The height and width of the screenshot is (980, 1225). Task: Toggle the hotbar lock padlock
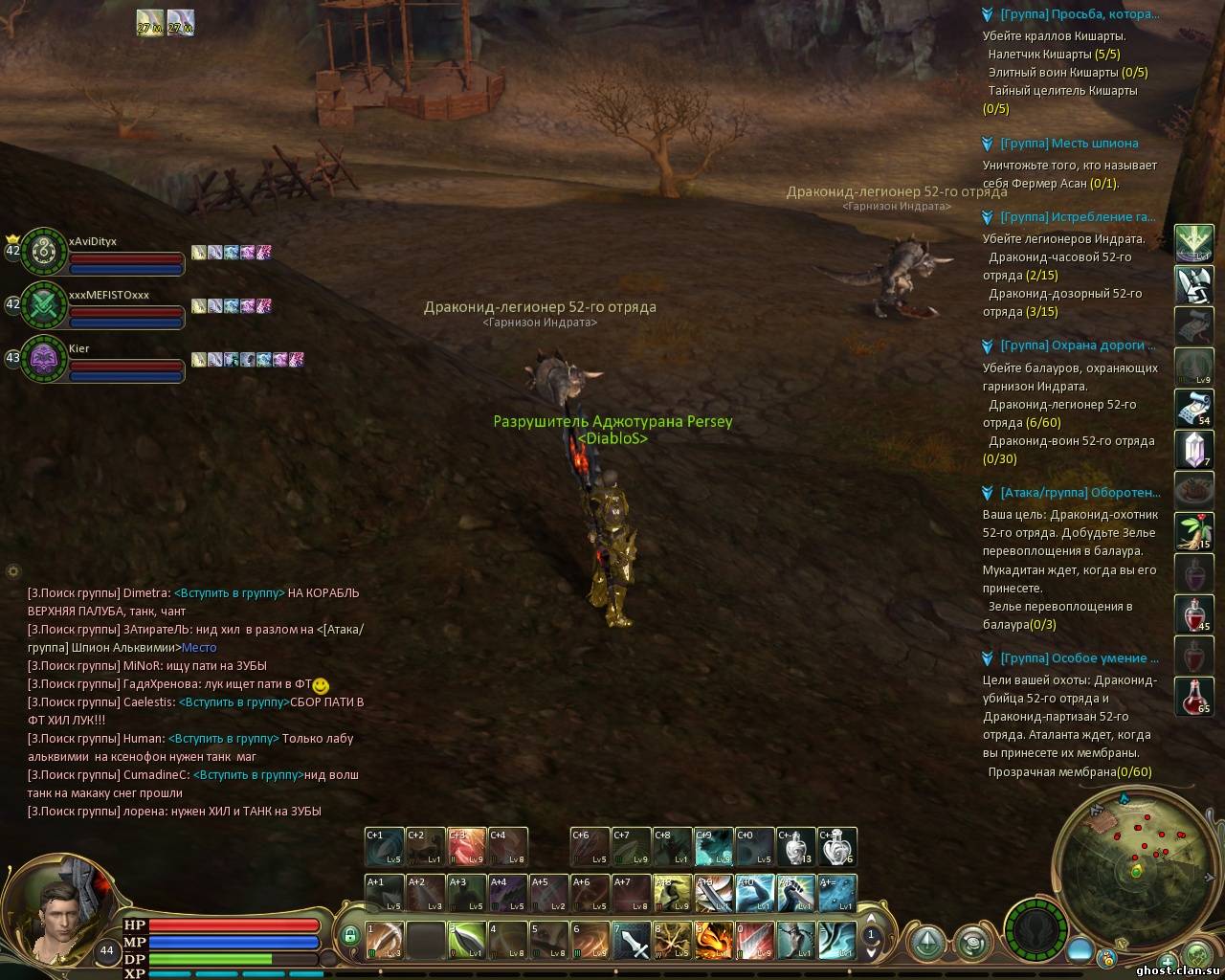pos(349,935)
